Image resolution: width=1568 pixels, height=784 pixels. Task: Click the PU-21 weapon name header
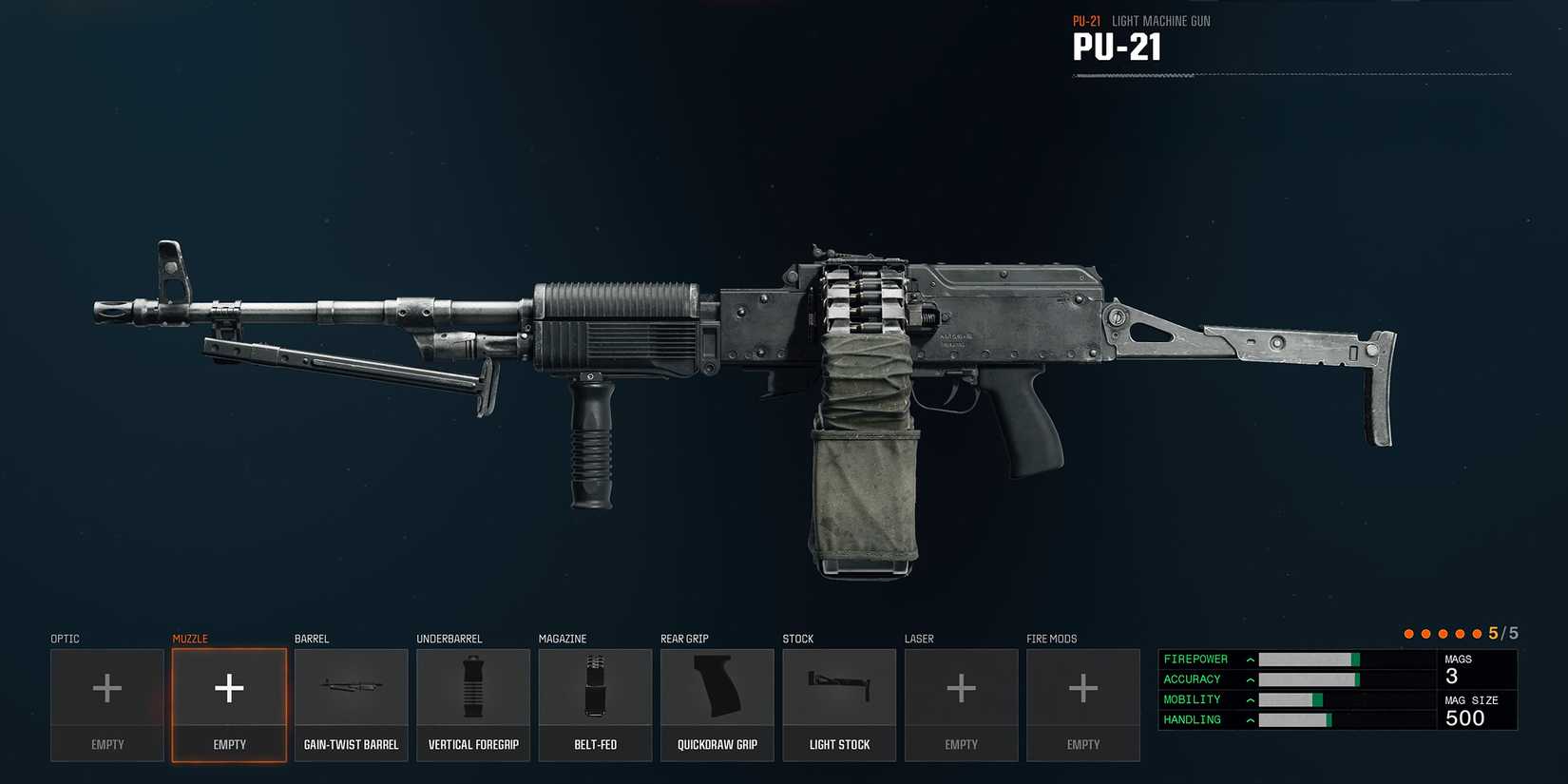coord(1118,46)
